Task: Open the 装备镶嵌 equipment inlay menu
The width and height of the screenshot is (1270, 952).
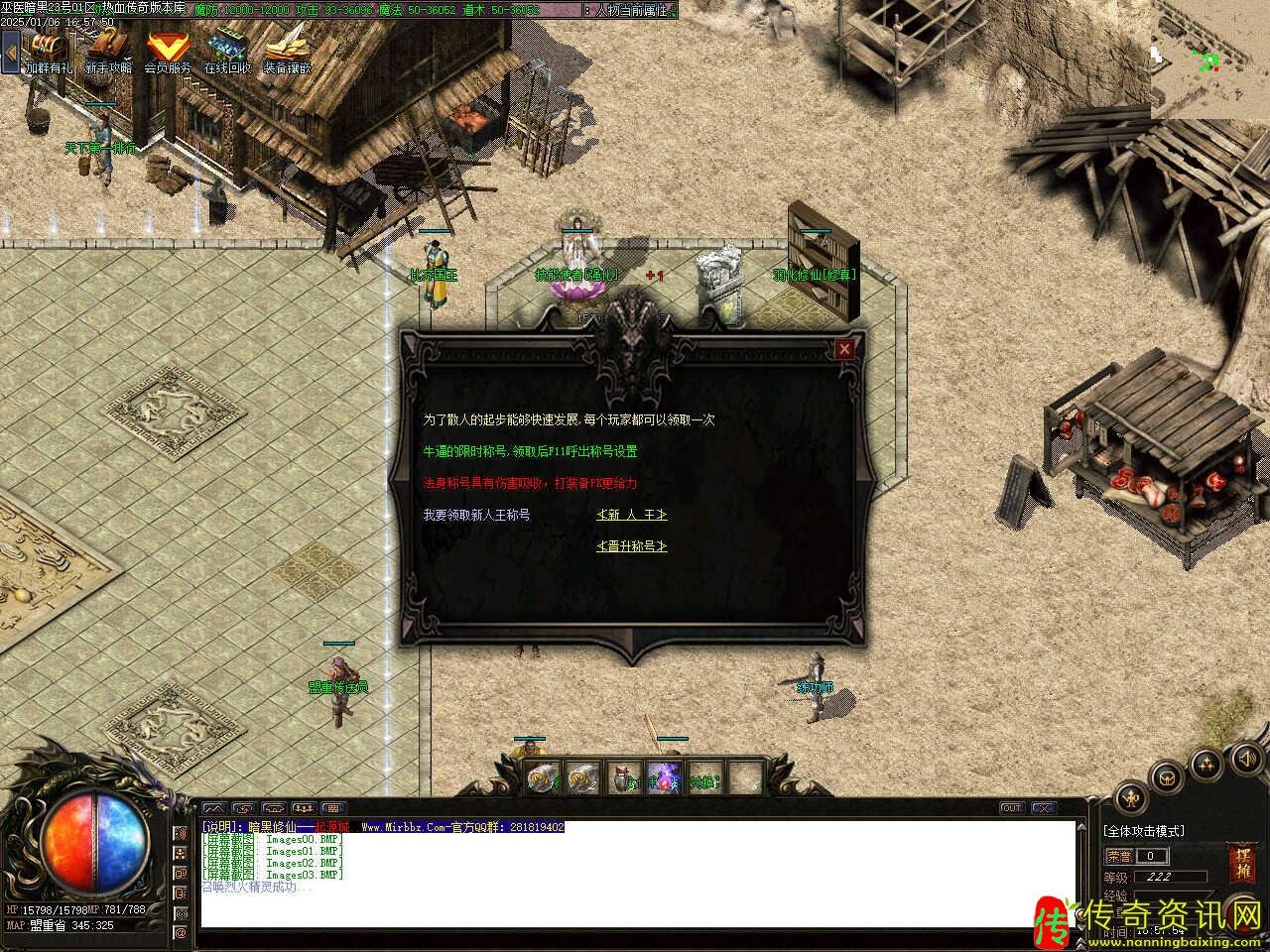Action: [287, 47]
